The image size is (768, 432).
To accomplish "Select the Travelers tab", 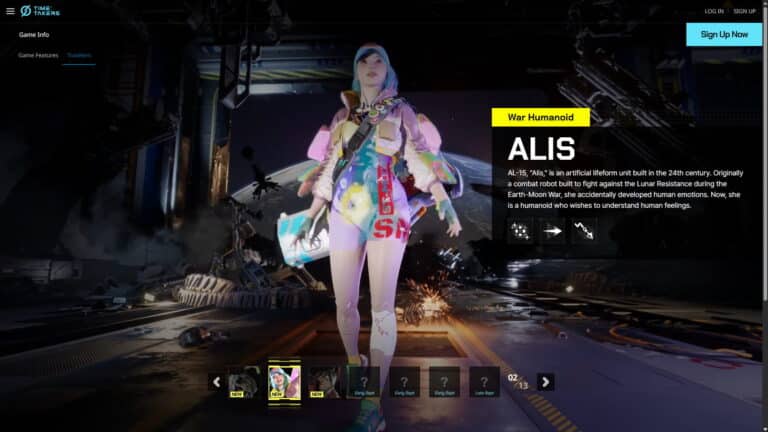I will (x=79, y=55).
